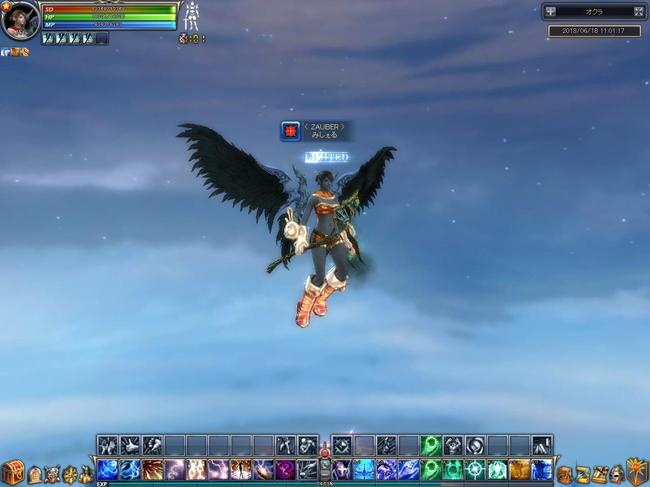
Task: Click the player character portrait
Action: (20, 20)
